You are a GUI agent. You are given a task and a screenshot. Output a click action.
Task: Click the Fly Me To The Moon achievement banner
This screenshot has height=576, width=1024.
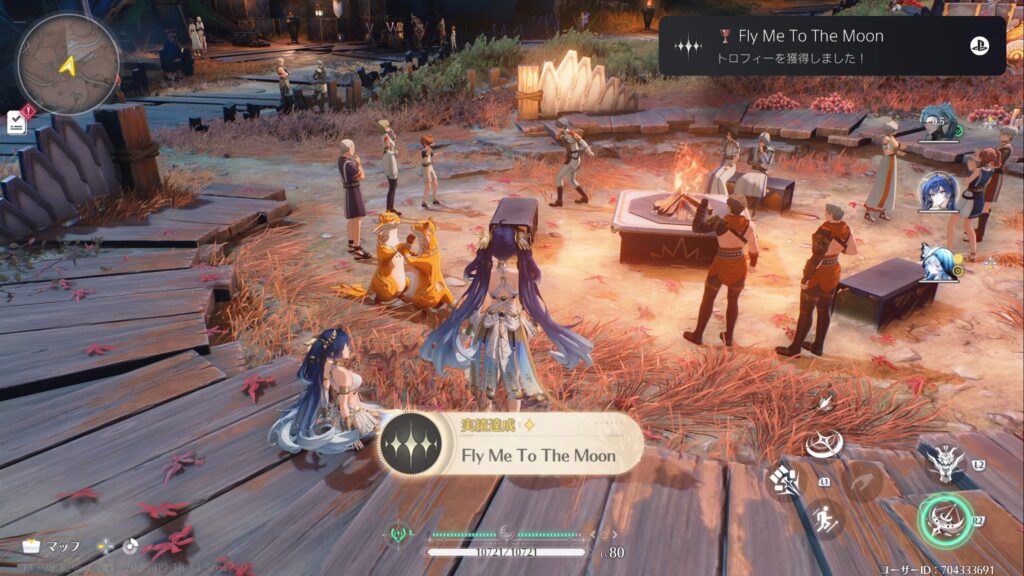(x=511, y=445)
